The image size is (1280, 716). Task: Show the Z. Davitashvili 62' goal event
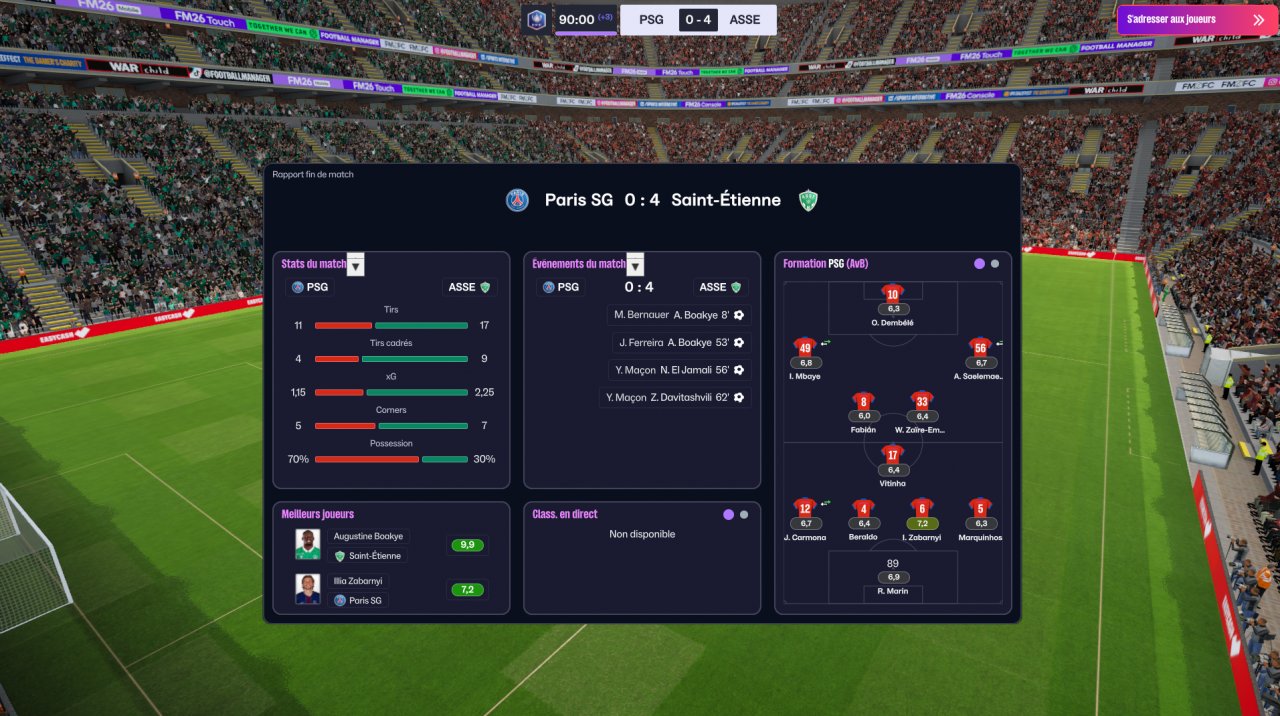tap(675, 398)
